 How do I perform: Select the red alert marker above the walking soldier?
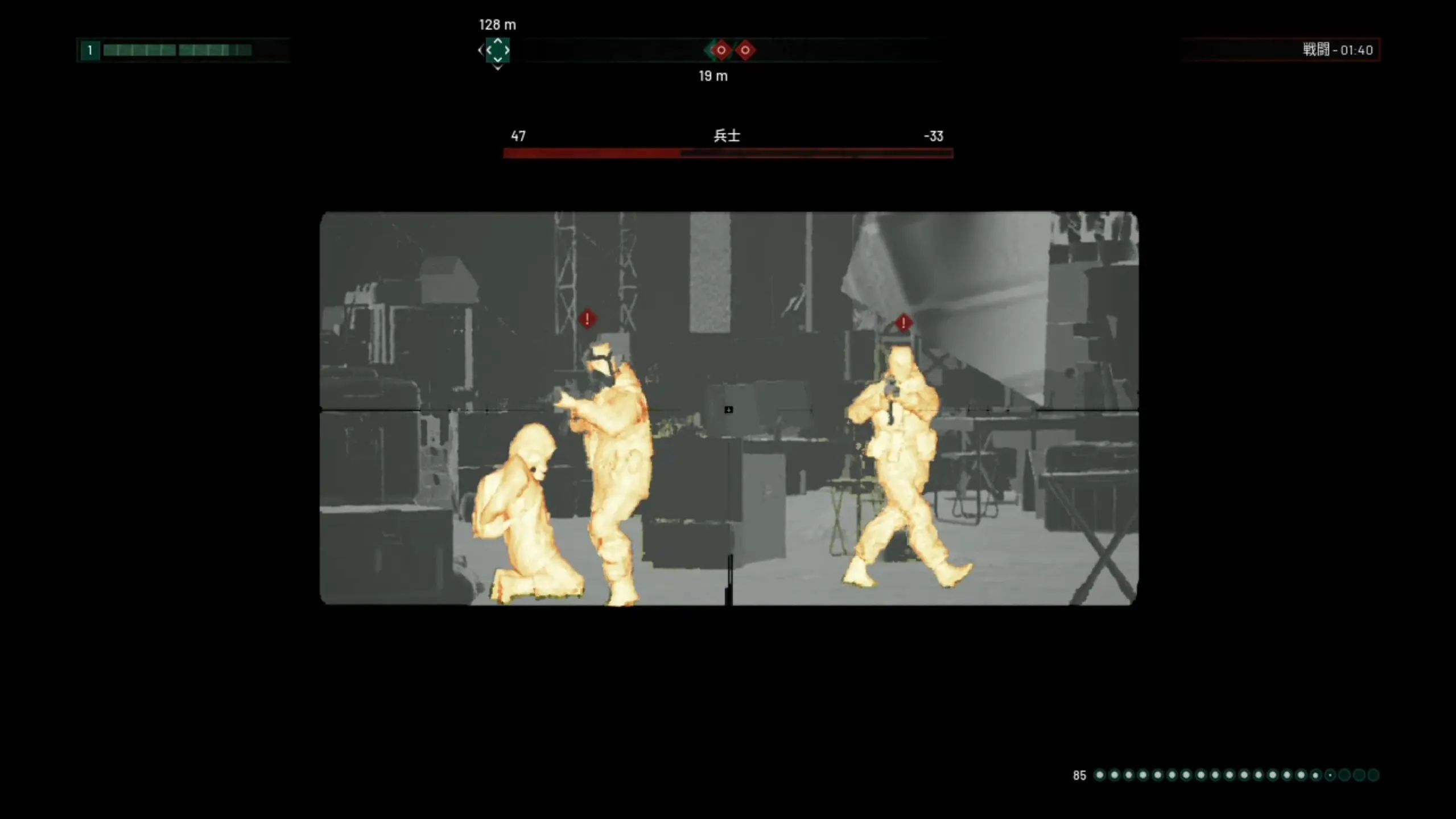click(x=903, y=323)
